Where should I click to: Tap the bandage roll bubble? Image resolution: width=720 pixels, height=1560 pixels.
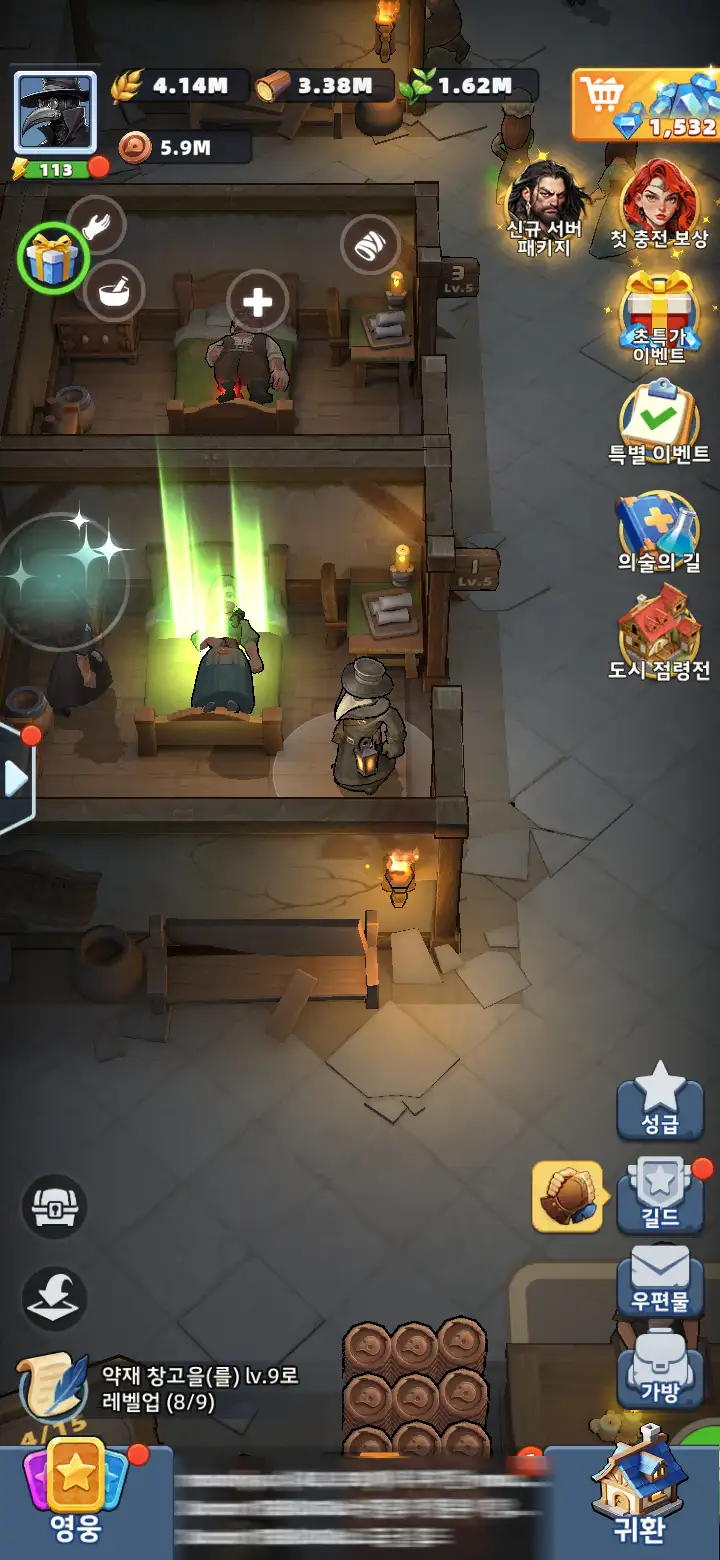(370, 244)
